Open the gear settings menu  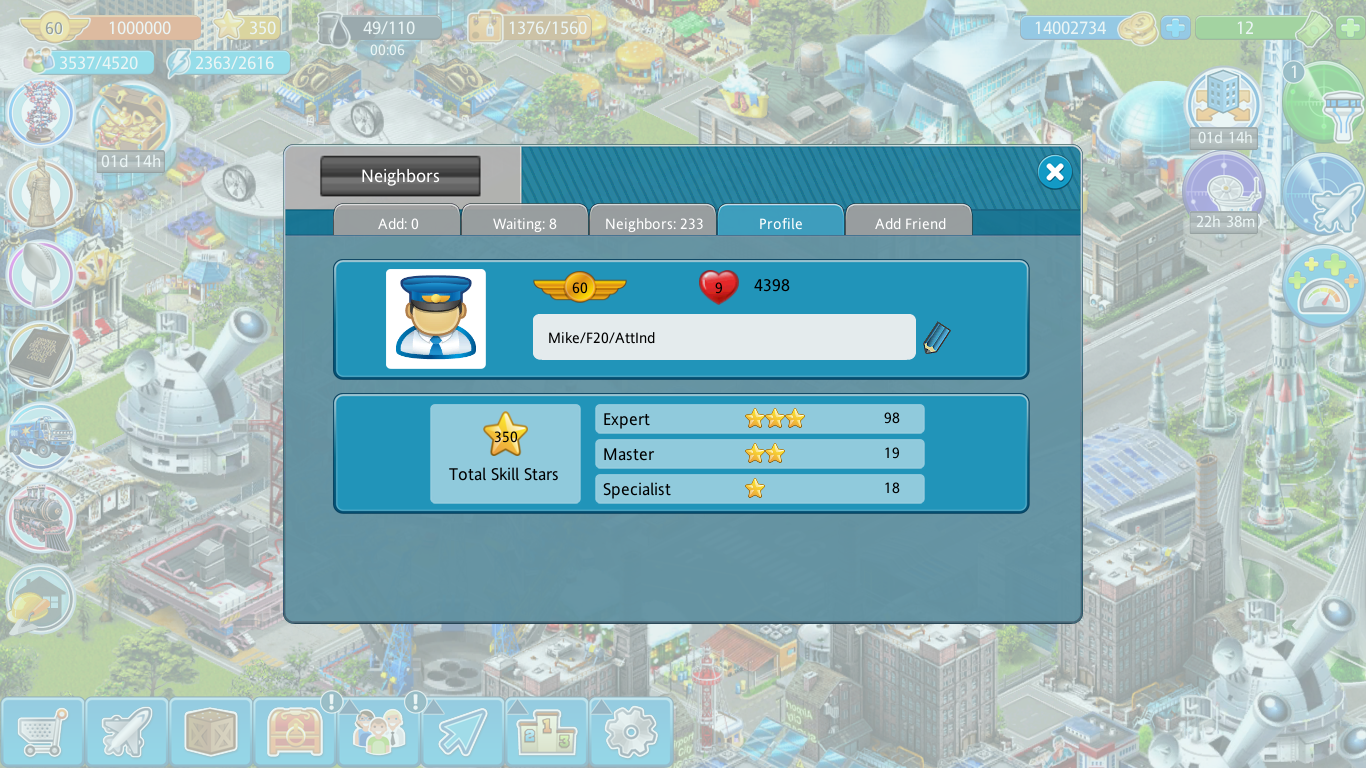coord(630,732)
